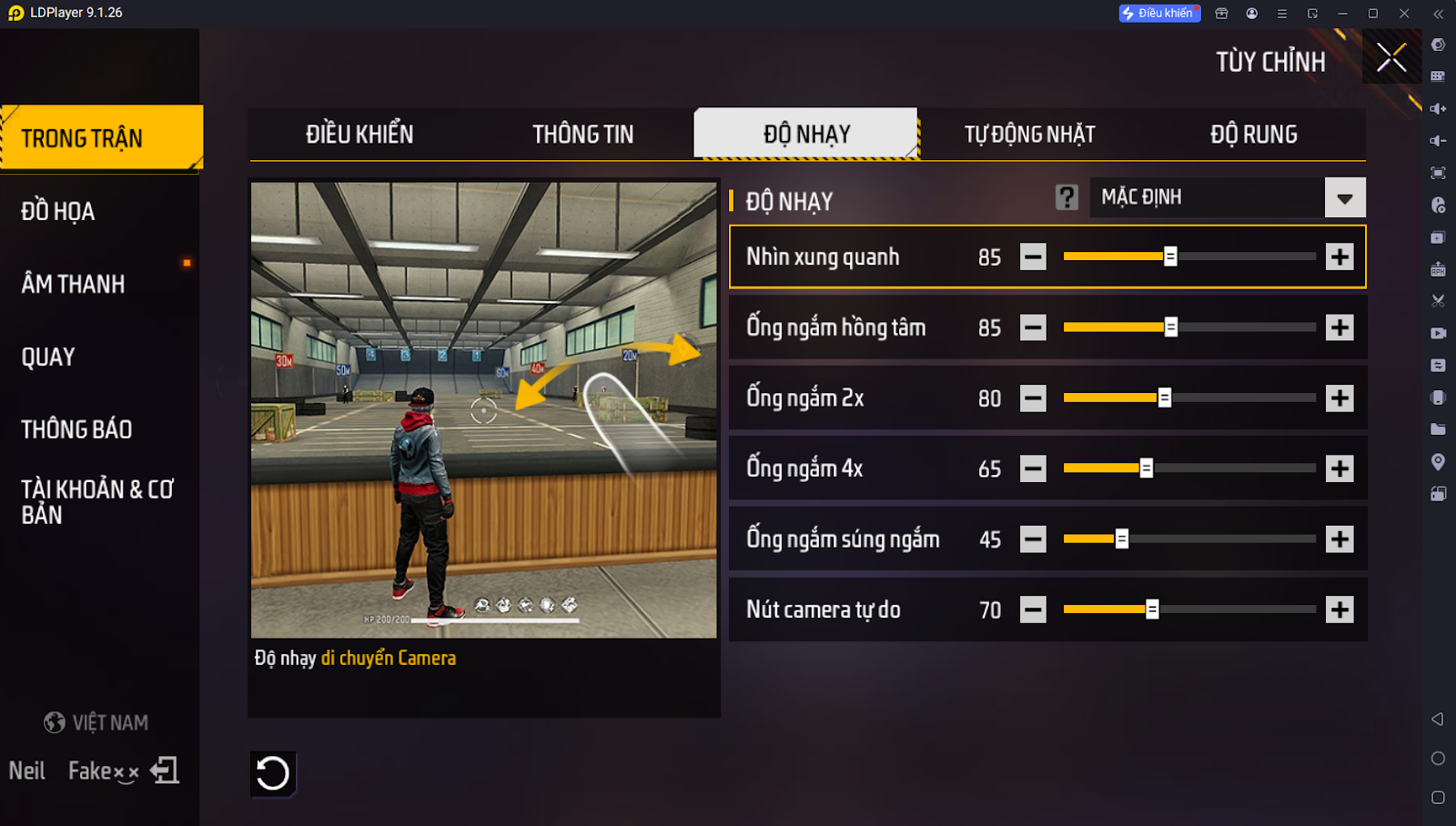Click the Ống ngắm 4x slider track
Image resolution: width=1456 pixels, height=826 pixels.
[x=1228, y=468]
